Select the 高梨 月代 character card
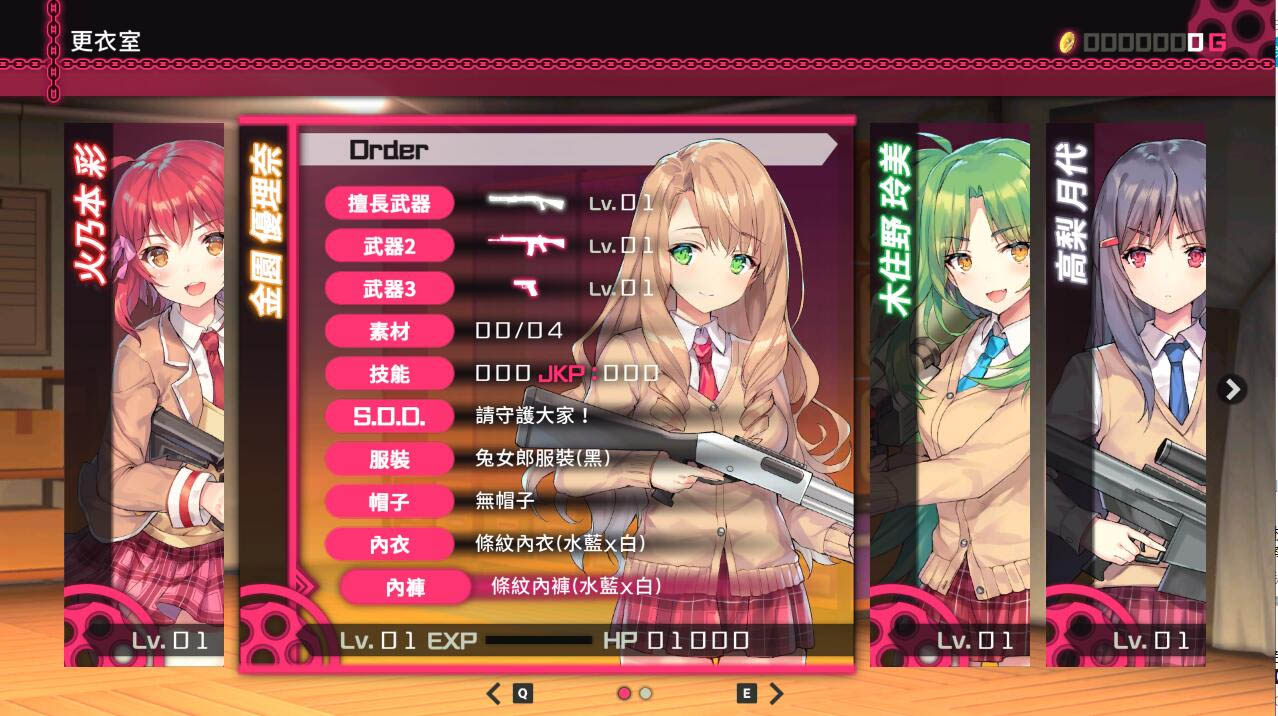1278x716 pixels. coord(1125,394)
